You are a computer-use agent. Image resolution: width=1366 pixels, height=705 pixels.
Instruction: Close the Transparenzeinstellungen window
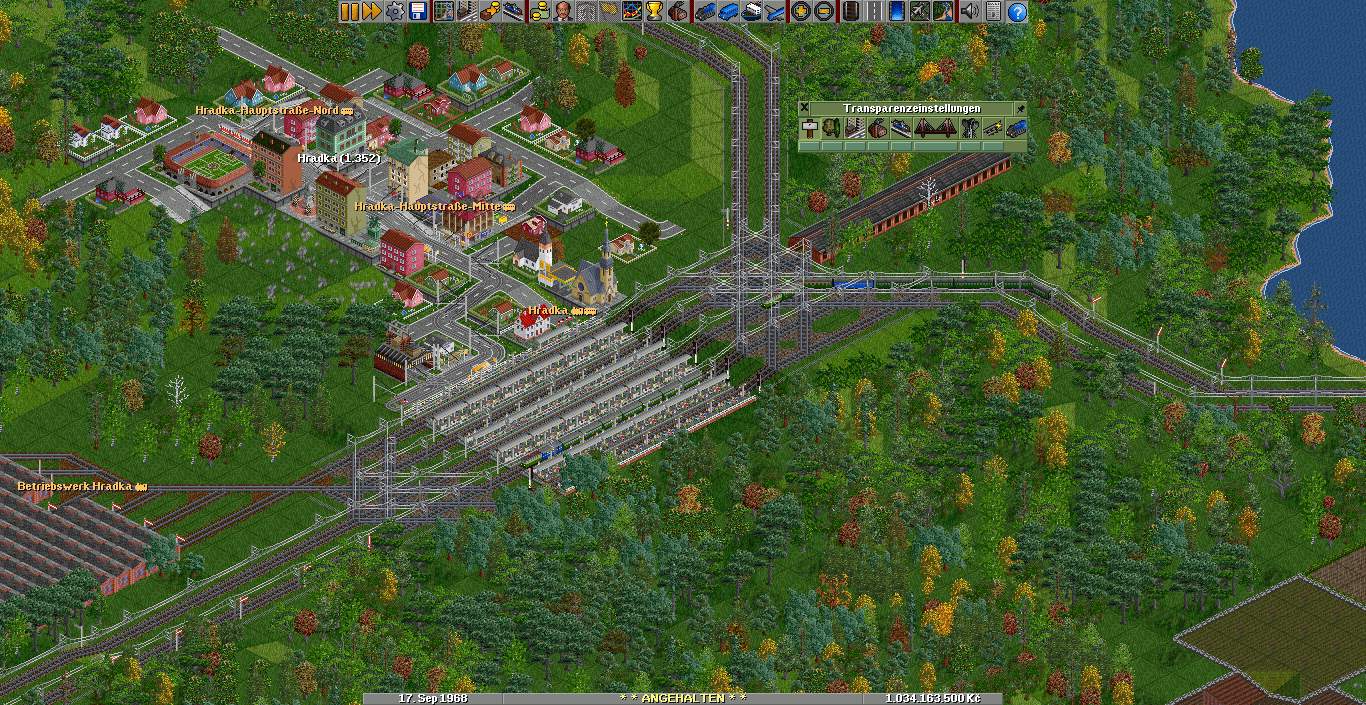coord(805,108)
